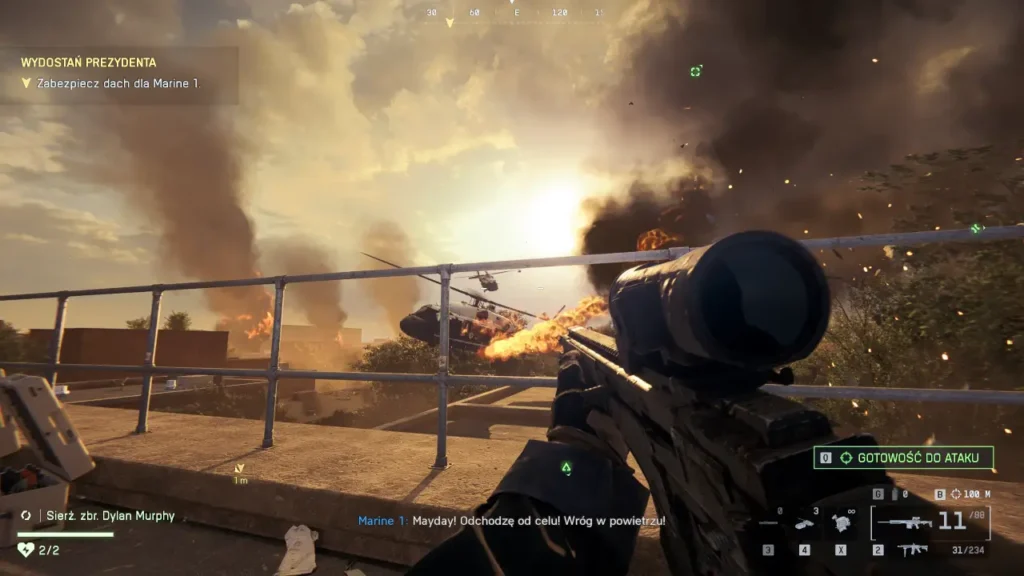Click the class emblem beside Dylan Murphy
The image size is (1024, 576).
[26, 516]
